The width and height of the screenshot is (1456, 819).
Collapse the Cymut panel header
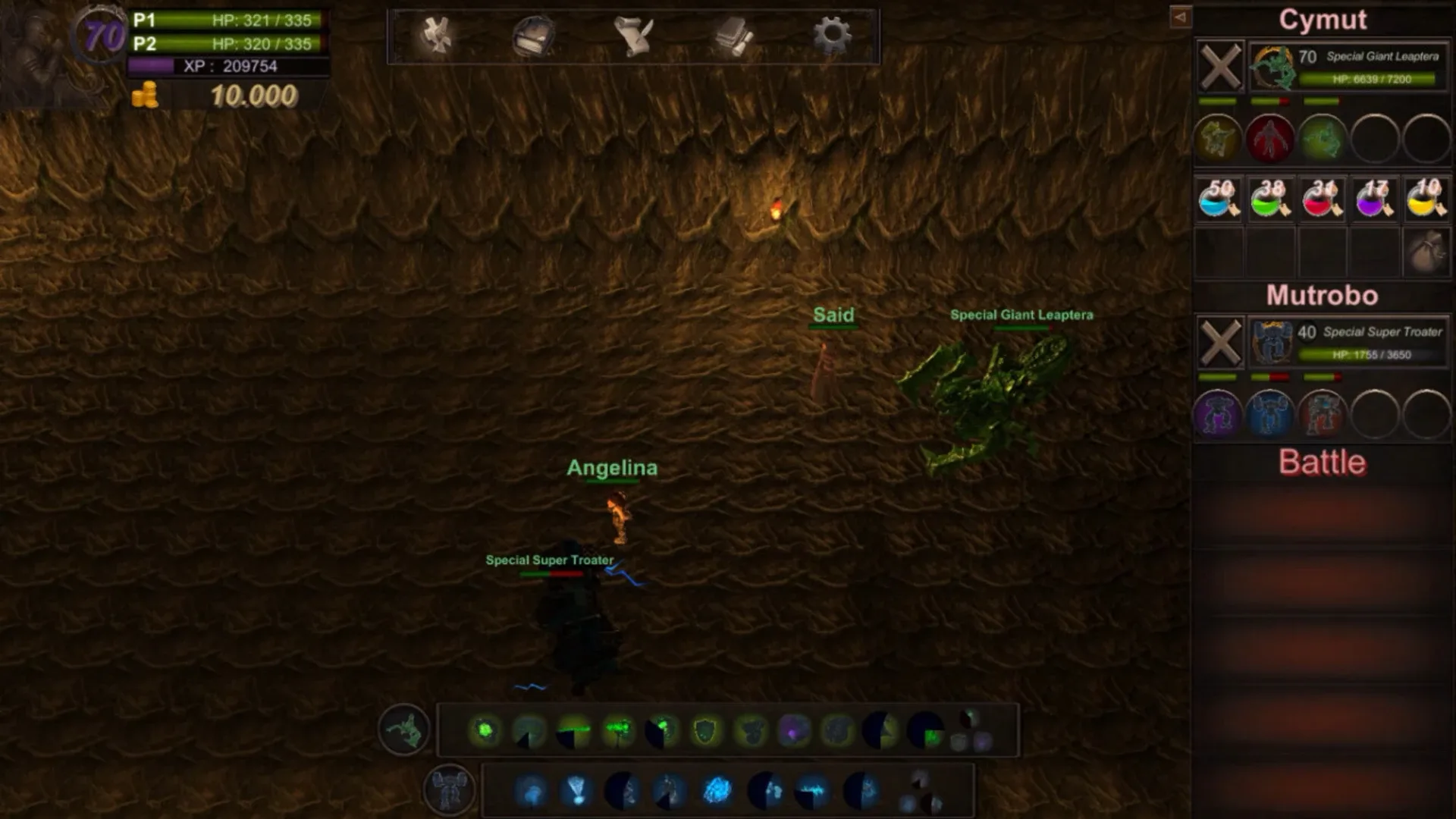(1323, 20)
